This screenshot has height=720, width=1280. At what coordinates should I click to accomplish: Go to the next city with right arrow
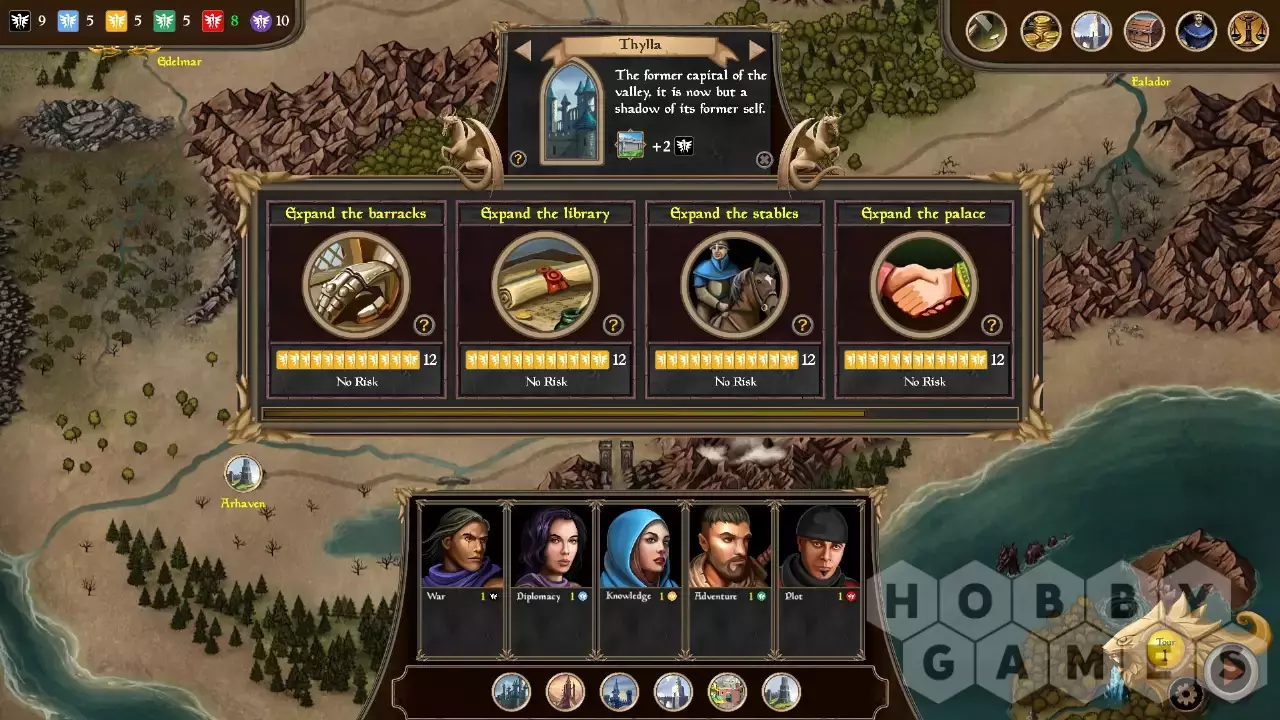757,50
